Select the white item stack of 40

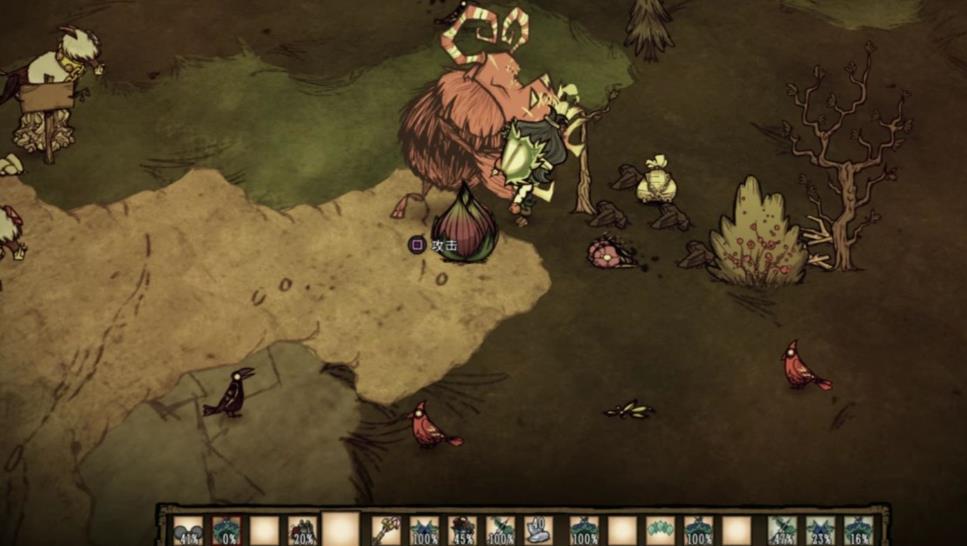pos(538,531)
